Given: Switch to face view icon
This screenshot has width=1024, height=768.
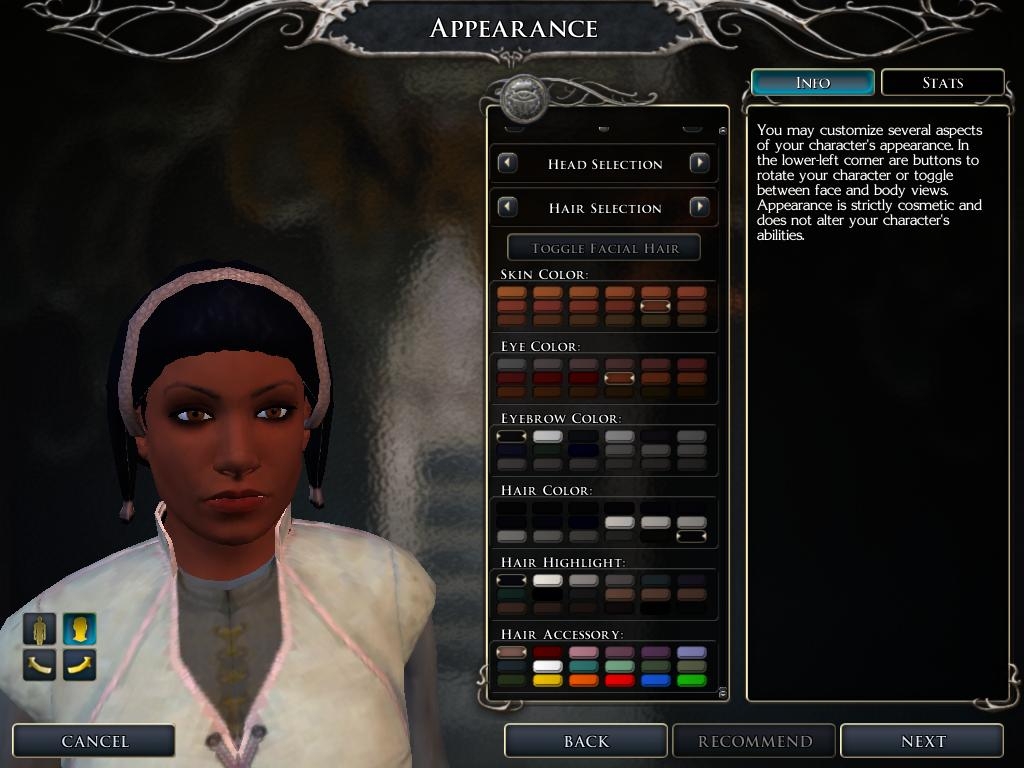Looking at the screenshot, I should click(x=79, y=629).
